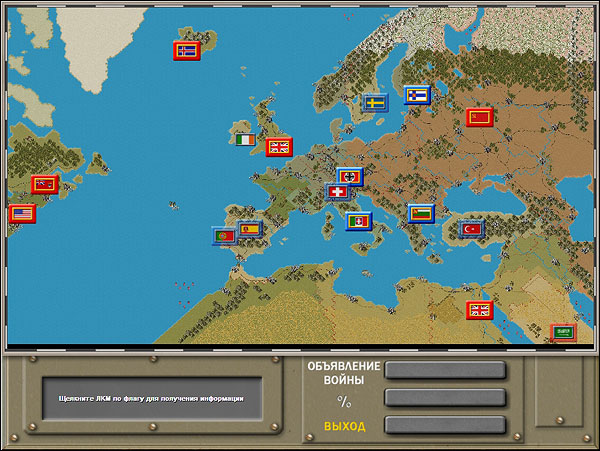Choose the German flag marker
600x451 pixels.
pyautogui.click(x=349, y=176)
